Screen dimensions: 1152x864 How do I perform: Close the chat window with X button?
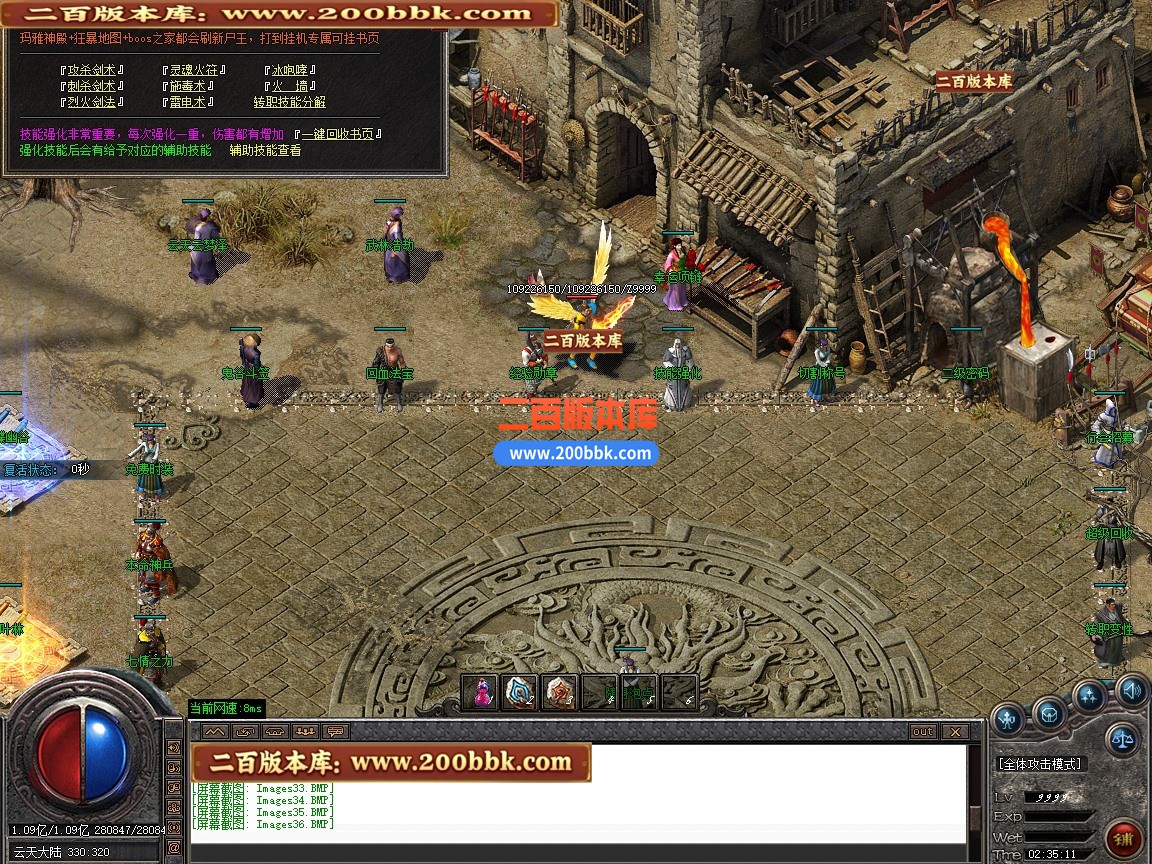click(x=954, y=732)
